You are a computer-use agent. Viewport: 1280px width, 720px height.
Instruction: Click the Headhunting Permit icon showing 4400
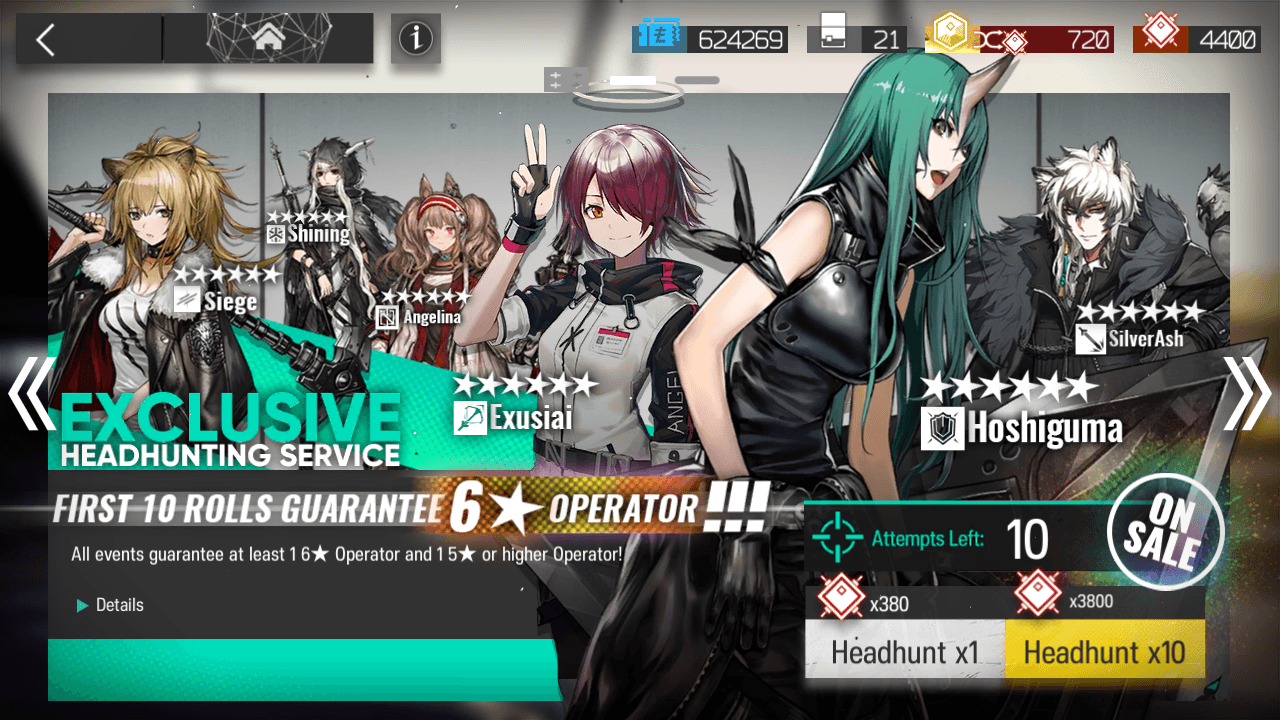(1162, 31)
